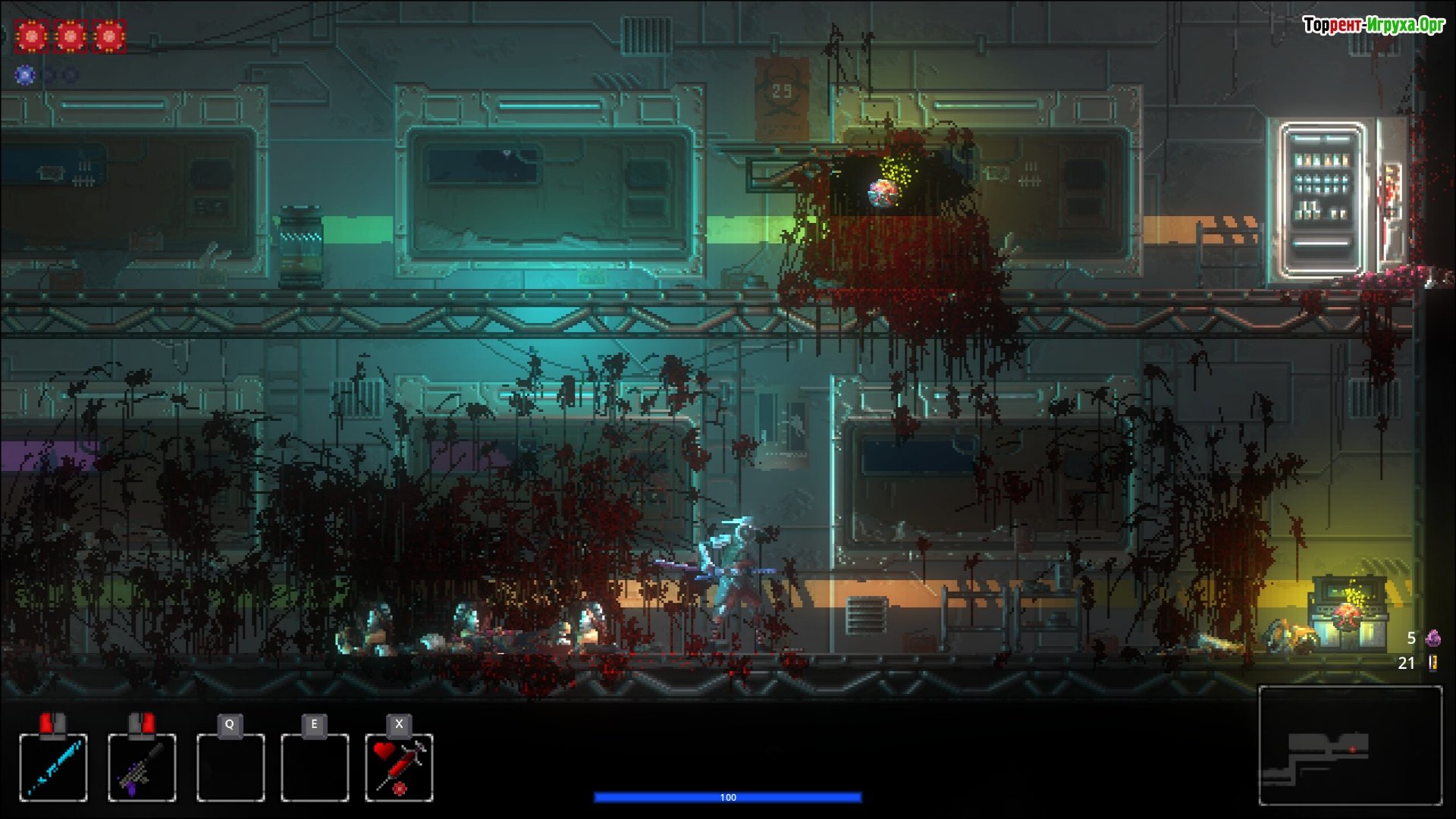Open the Торрент-Игруха.Орг watermark link
Image resolution: width=1456 pixels, height=819 pixels.
[1373, 25]
